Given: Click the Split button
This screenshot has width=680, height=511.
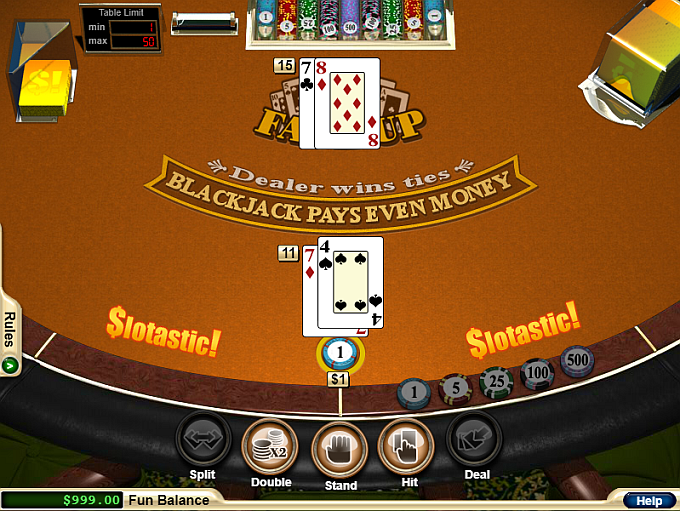Looking at the screenshot, I should point(203,439).
